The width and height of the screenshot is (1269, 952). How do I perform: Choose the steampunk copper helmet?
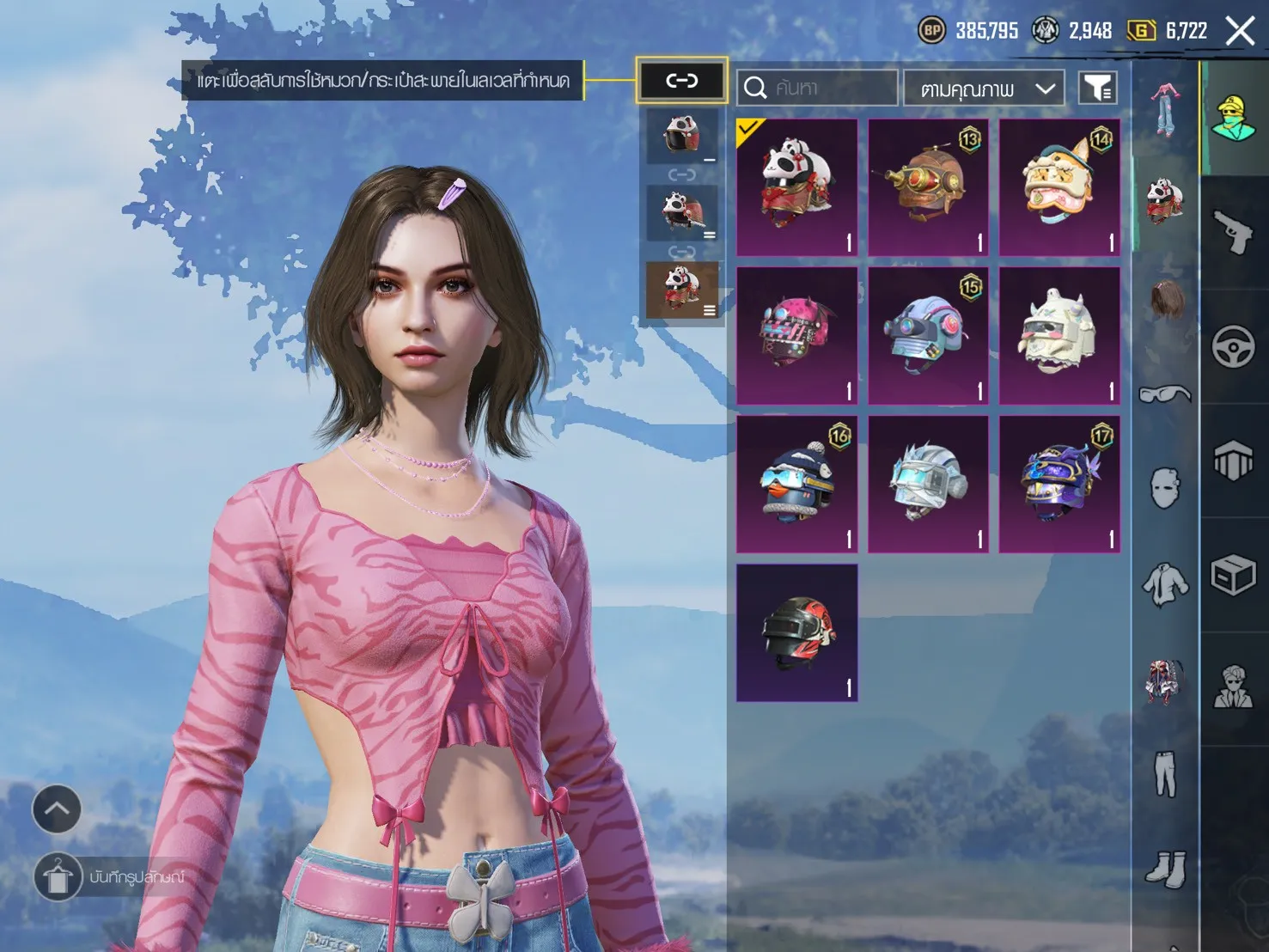[928, 187]
